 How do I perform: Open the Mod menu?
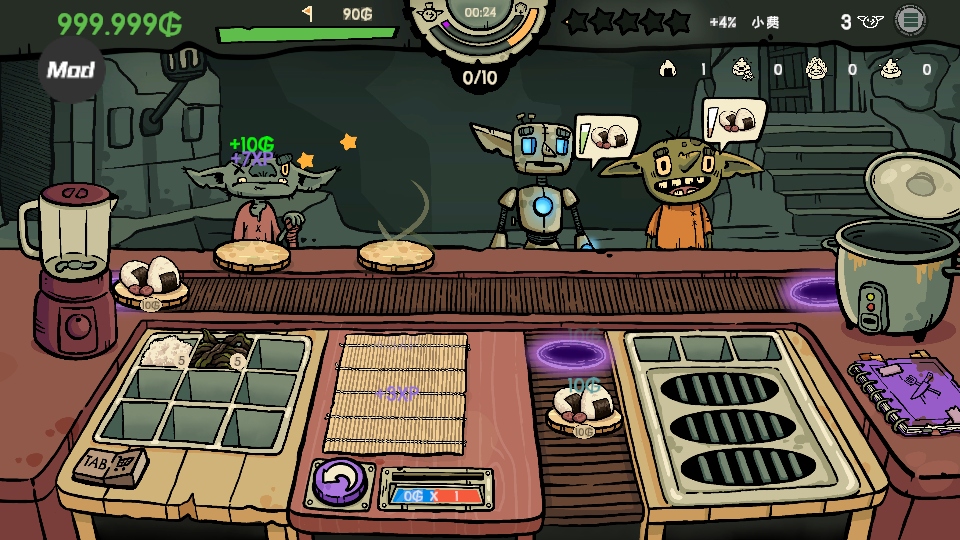point(71,69)
